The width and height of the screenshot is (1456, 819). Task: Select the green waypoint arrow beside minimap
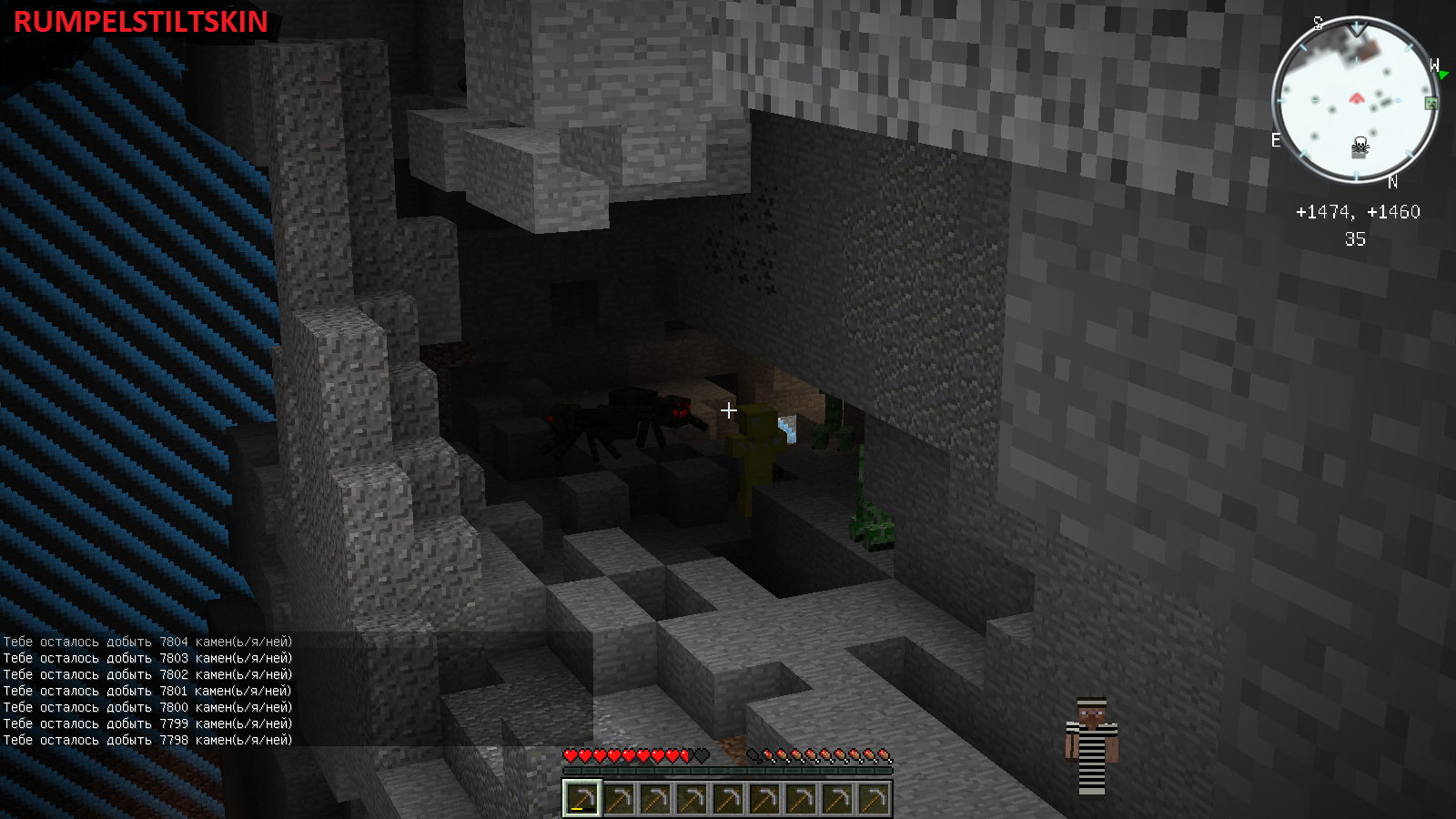[x=1442, y=75]
